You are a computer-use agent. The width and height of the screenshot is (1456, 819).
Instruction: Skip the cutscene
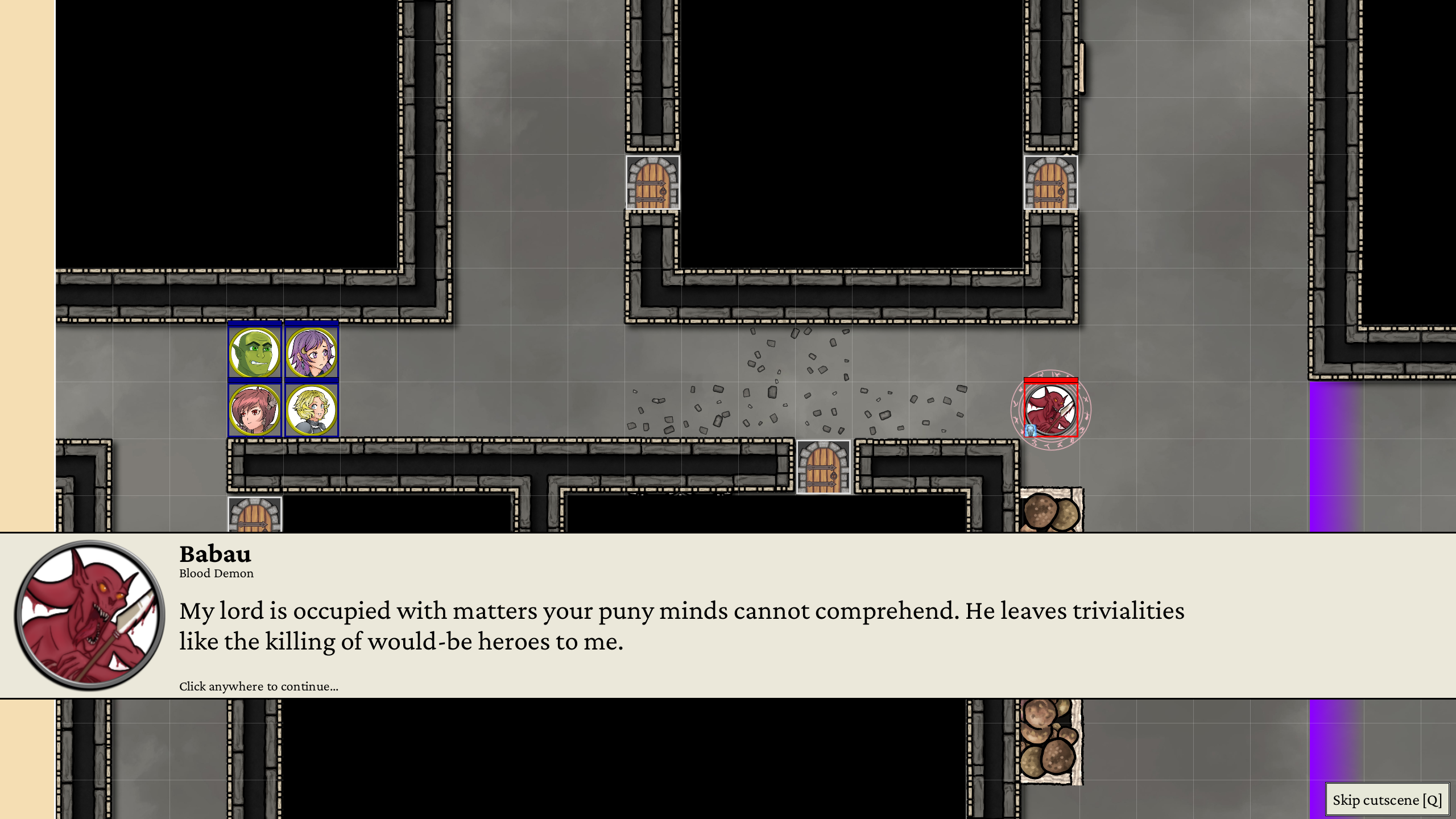(1387, 800)
